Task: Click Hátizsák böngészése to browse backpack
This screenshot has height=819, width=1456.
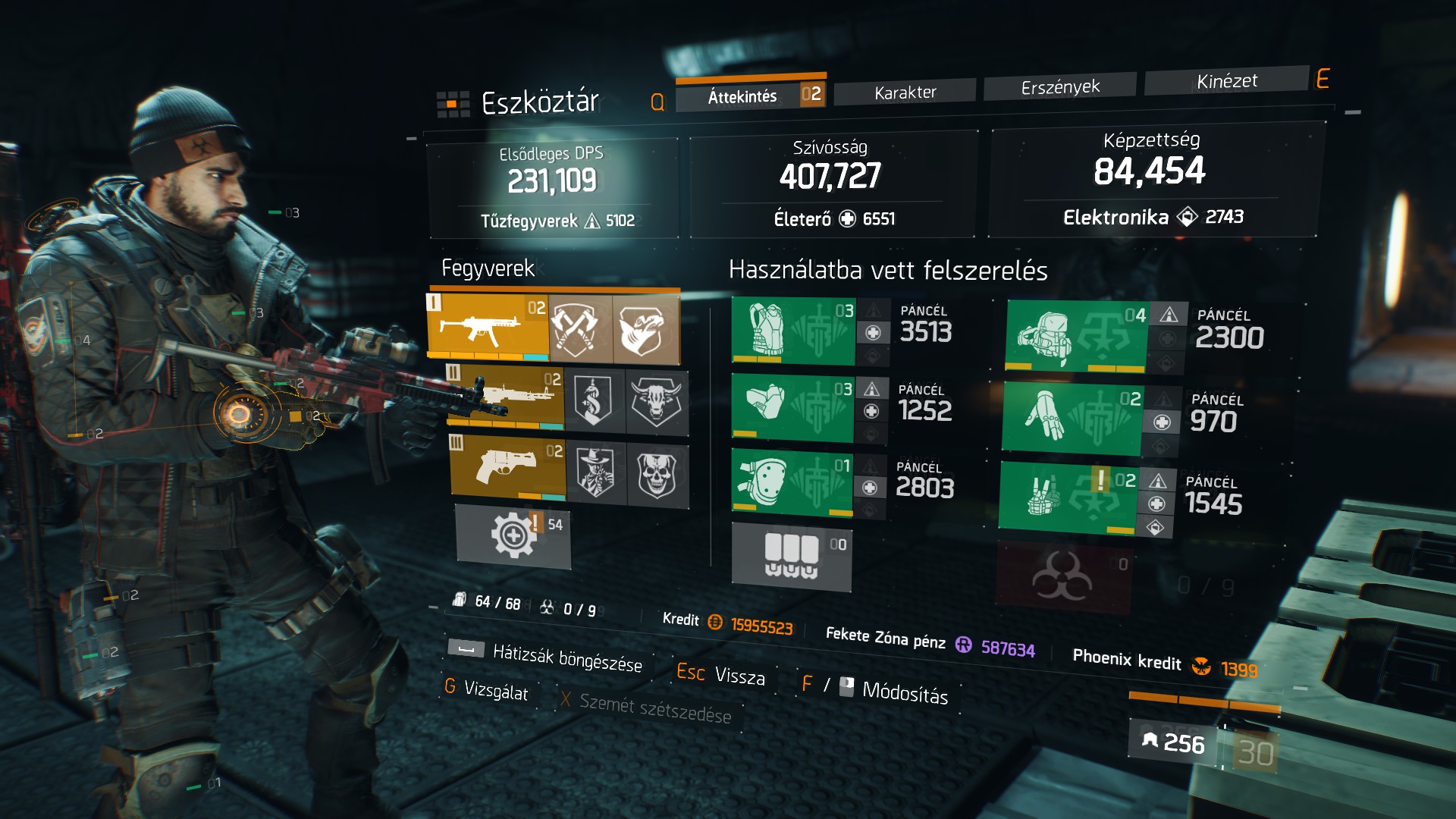Action: click(566, 657)
